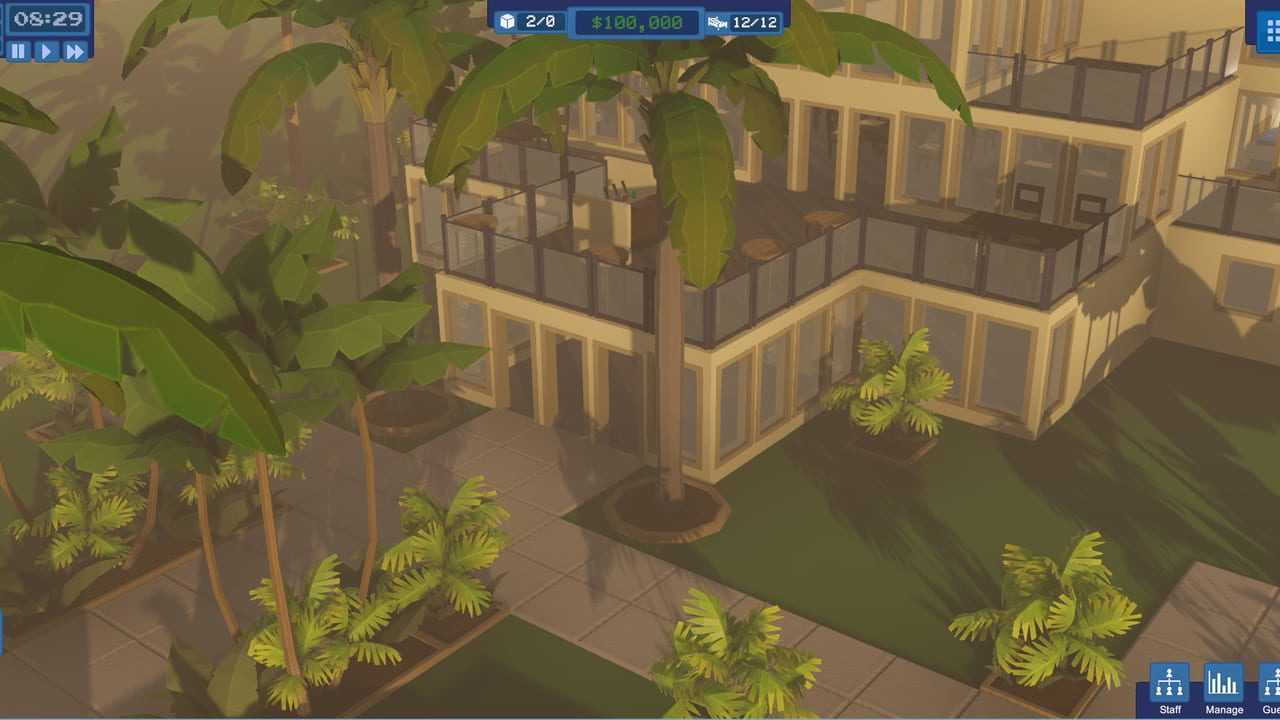Open the Manage statistics panel
The height and width of the screenshot is (720, 1280).
[x=1223, y=686]
